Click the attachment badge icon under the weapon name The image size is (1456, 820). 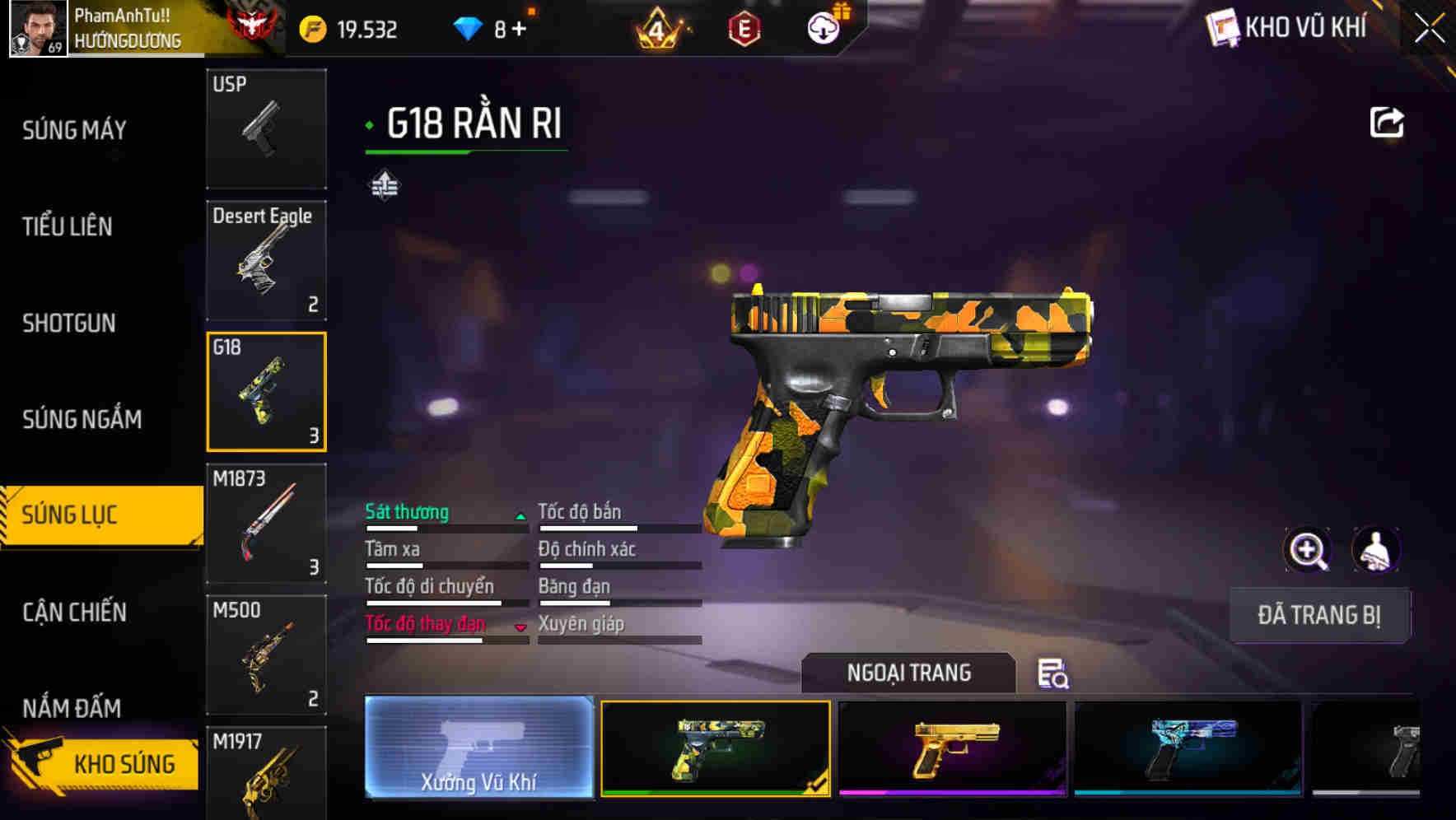[x=385, y=184]
